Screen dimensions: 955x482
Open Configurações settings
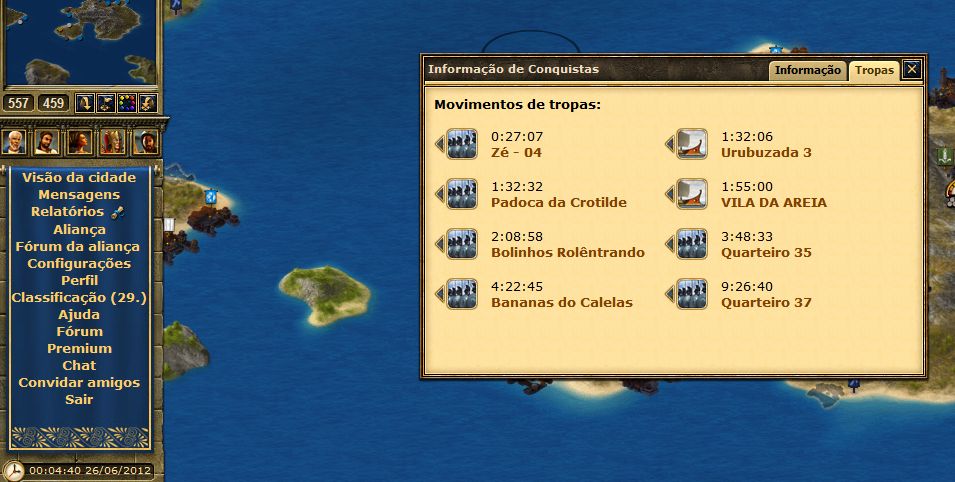coord(79,263)
